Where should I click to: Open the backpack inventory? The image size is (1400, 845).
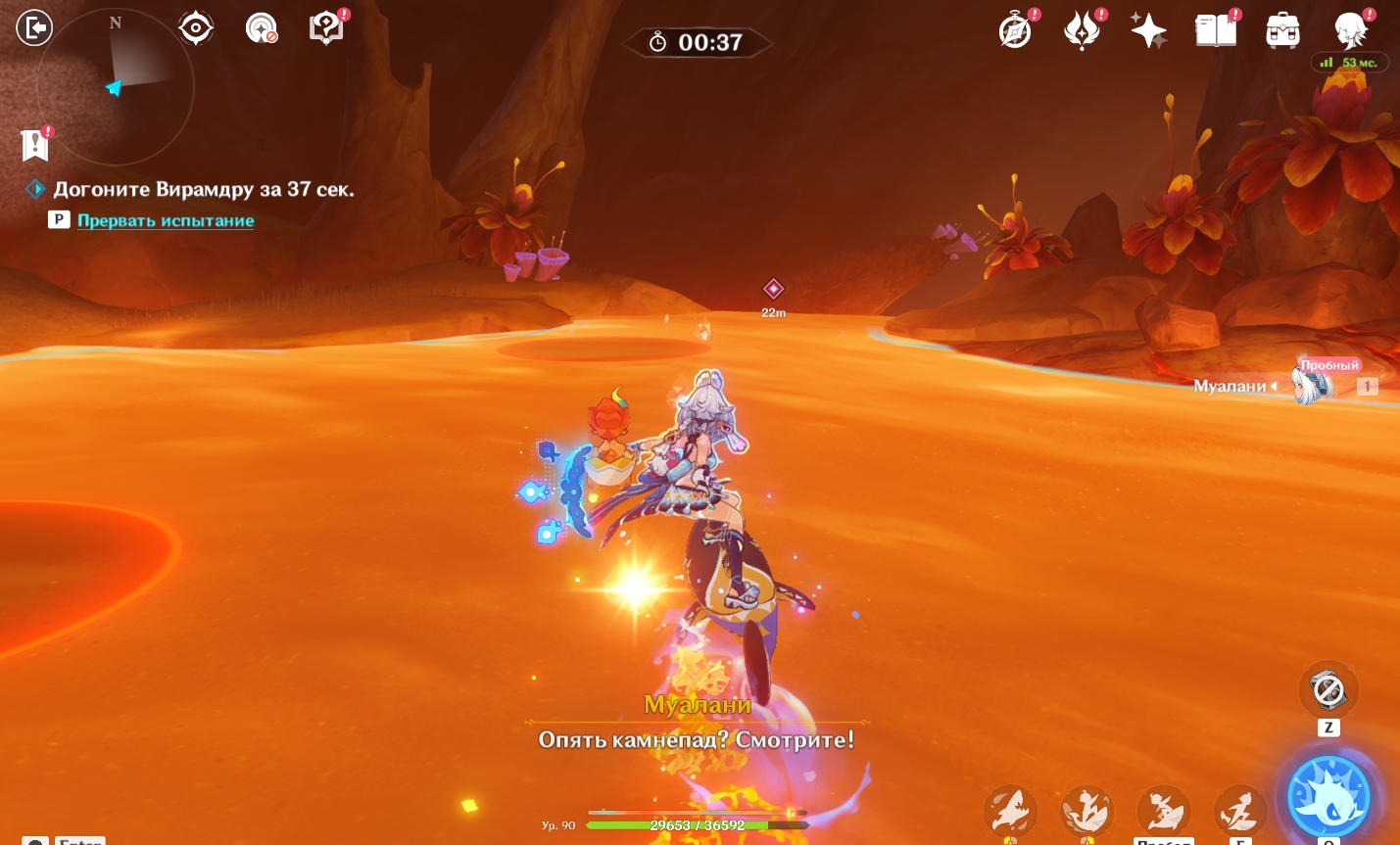tap(1282, 30)
